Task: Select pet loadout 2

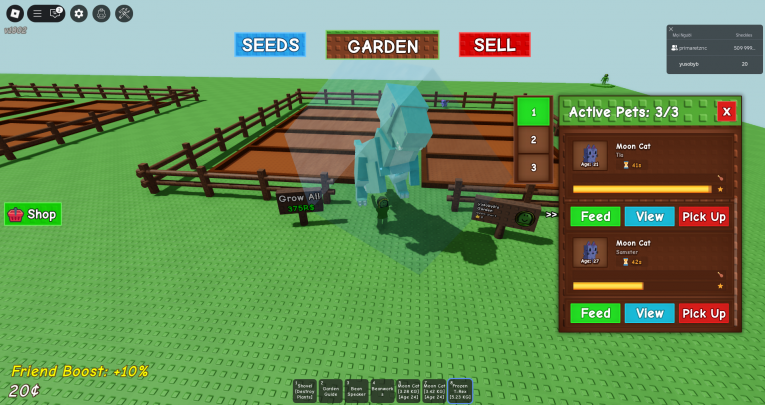Action: pyautogui.click(x=534, y=140)
